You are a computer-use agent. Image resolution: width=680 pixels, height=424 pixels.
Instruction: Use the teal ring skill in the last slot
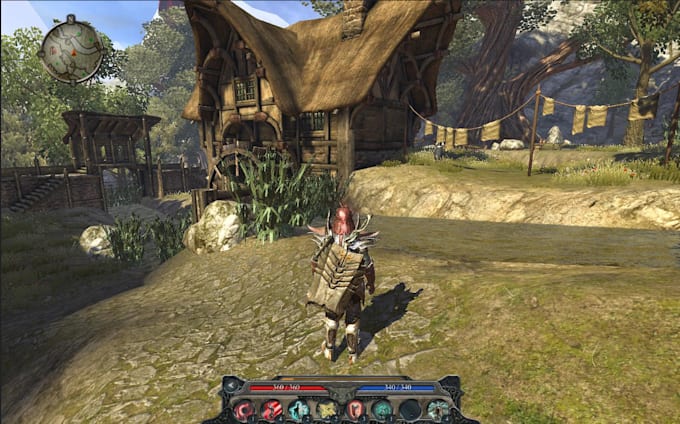(x=438, y=409)
